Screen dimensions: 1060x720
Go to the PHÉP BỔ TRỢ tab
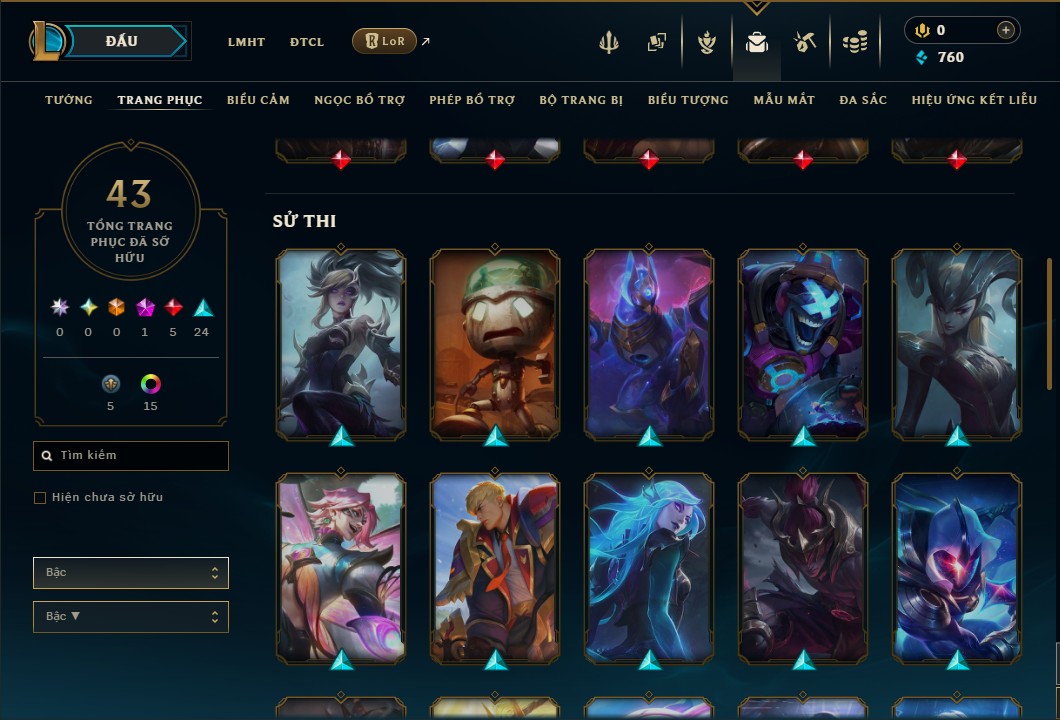pos(472,100)
